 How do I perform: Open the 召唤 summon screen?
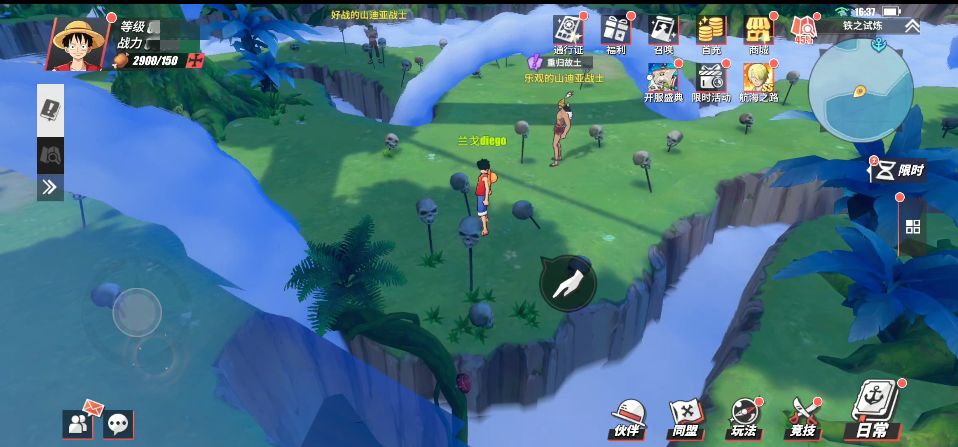point(663,33)
